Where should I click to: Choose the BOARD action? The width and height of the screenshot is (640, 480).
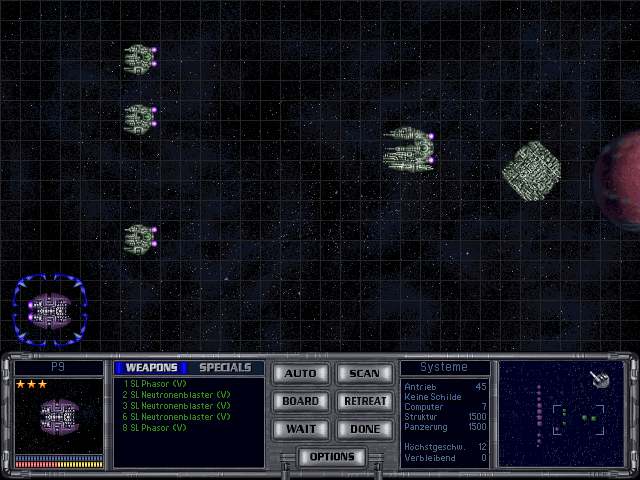tap(300, 401)
